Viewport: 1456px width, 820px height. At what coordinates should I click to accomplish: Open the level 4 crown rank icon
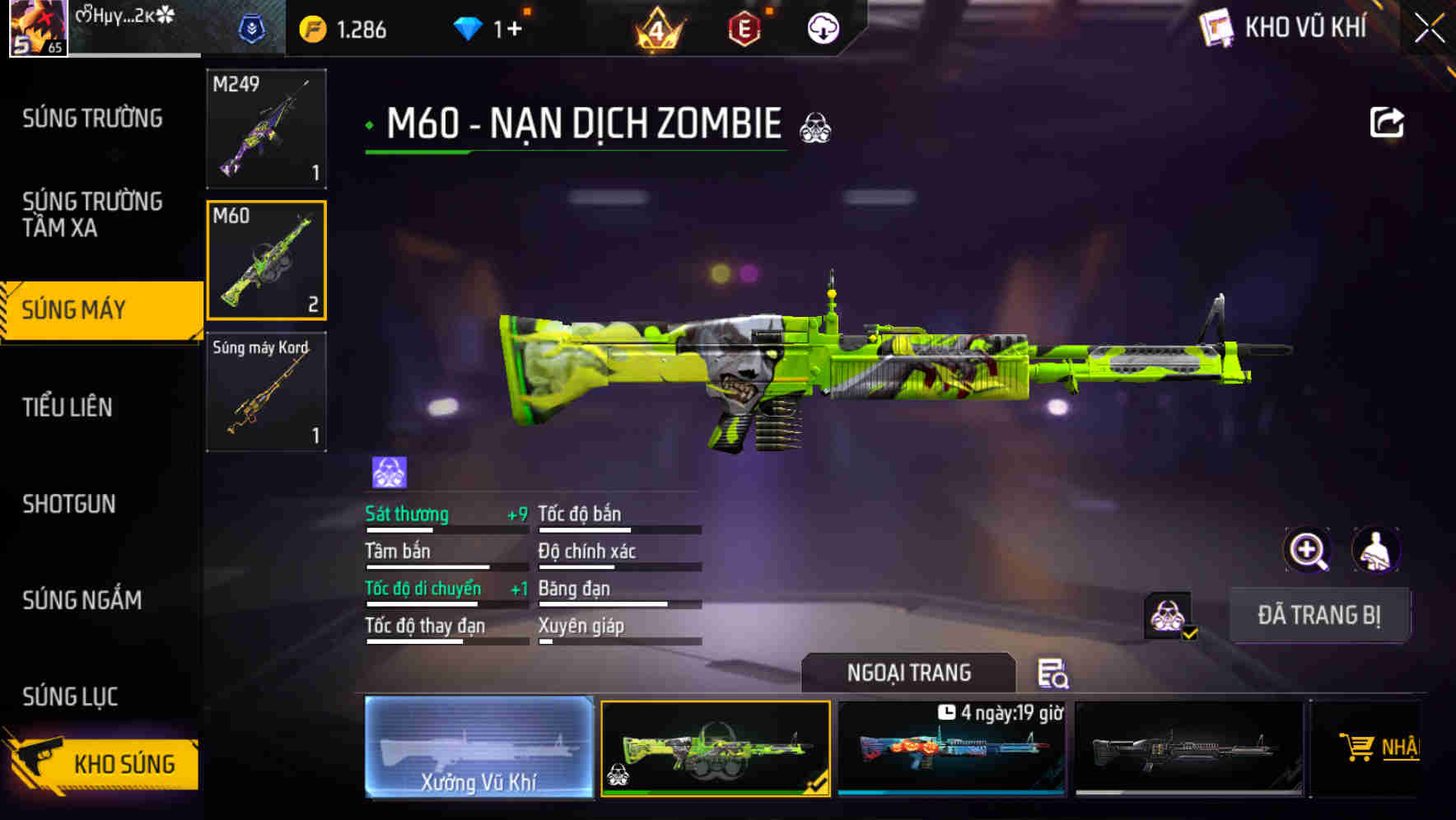[656, 26]
